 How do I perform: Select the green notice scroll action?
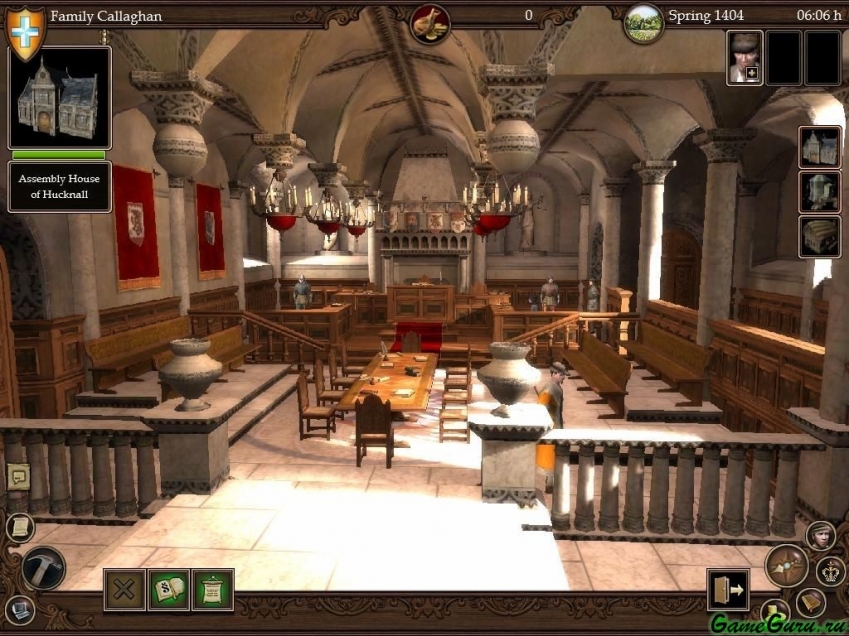[213, 589]
